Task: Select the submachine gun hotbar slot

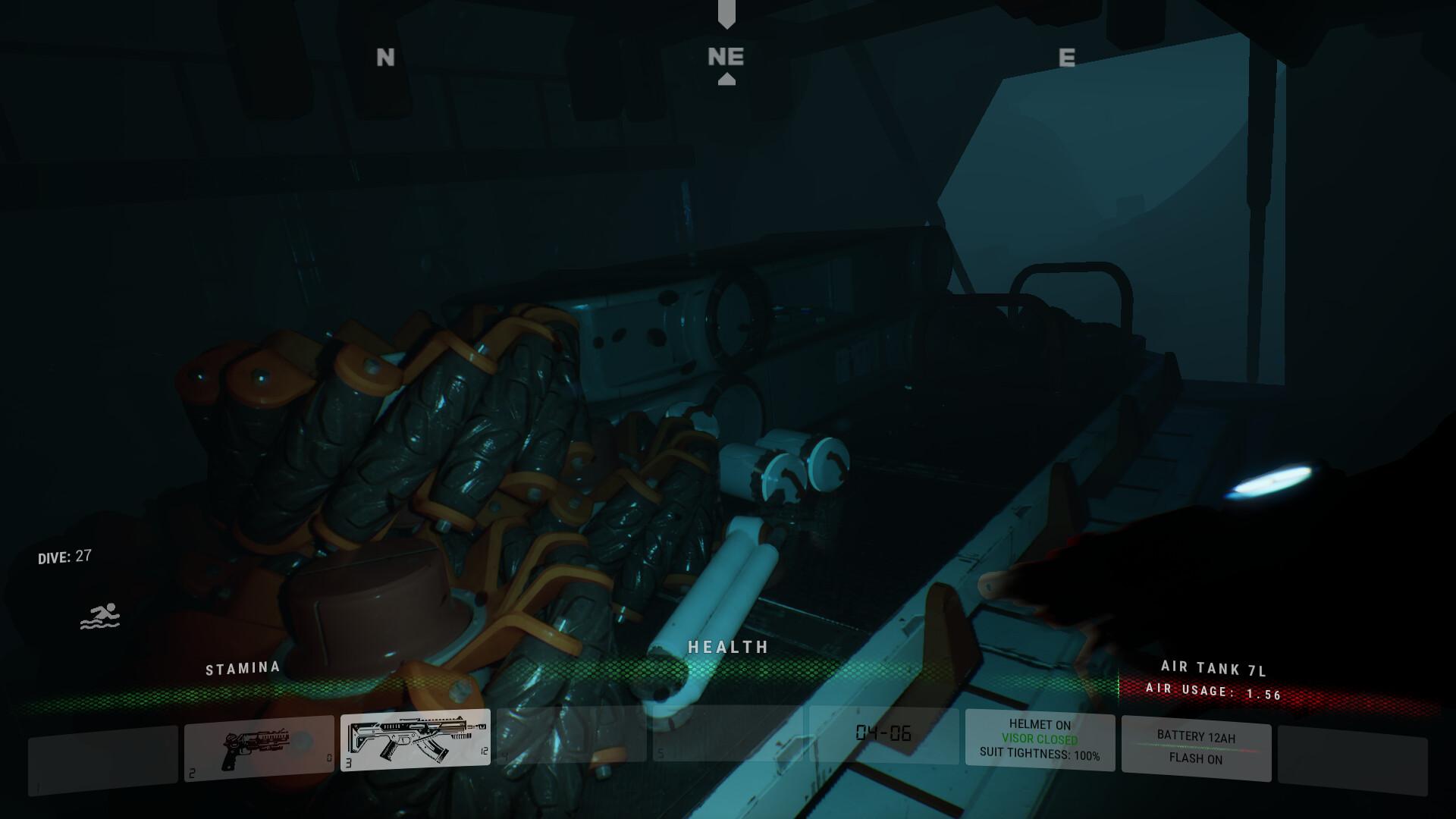Action: 415,739
